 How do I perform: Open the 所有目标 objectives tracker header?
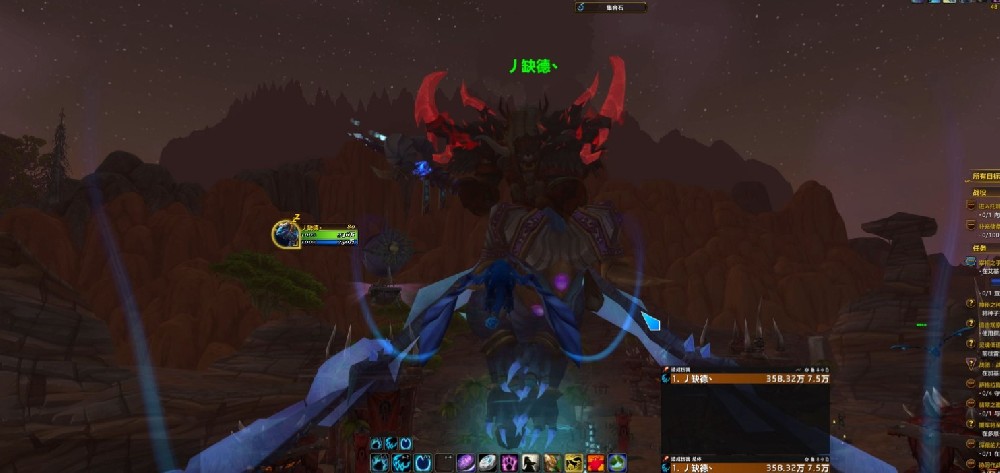pyautogui.click(x=985, y=176)
